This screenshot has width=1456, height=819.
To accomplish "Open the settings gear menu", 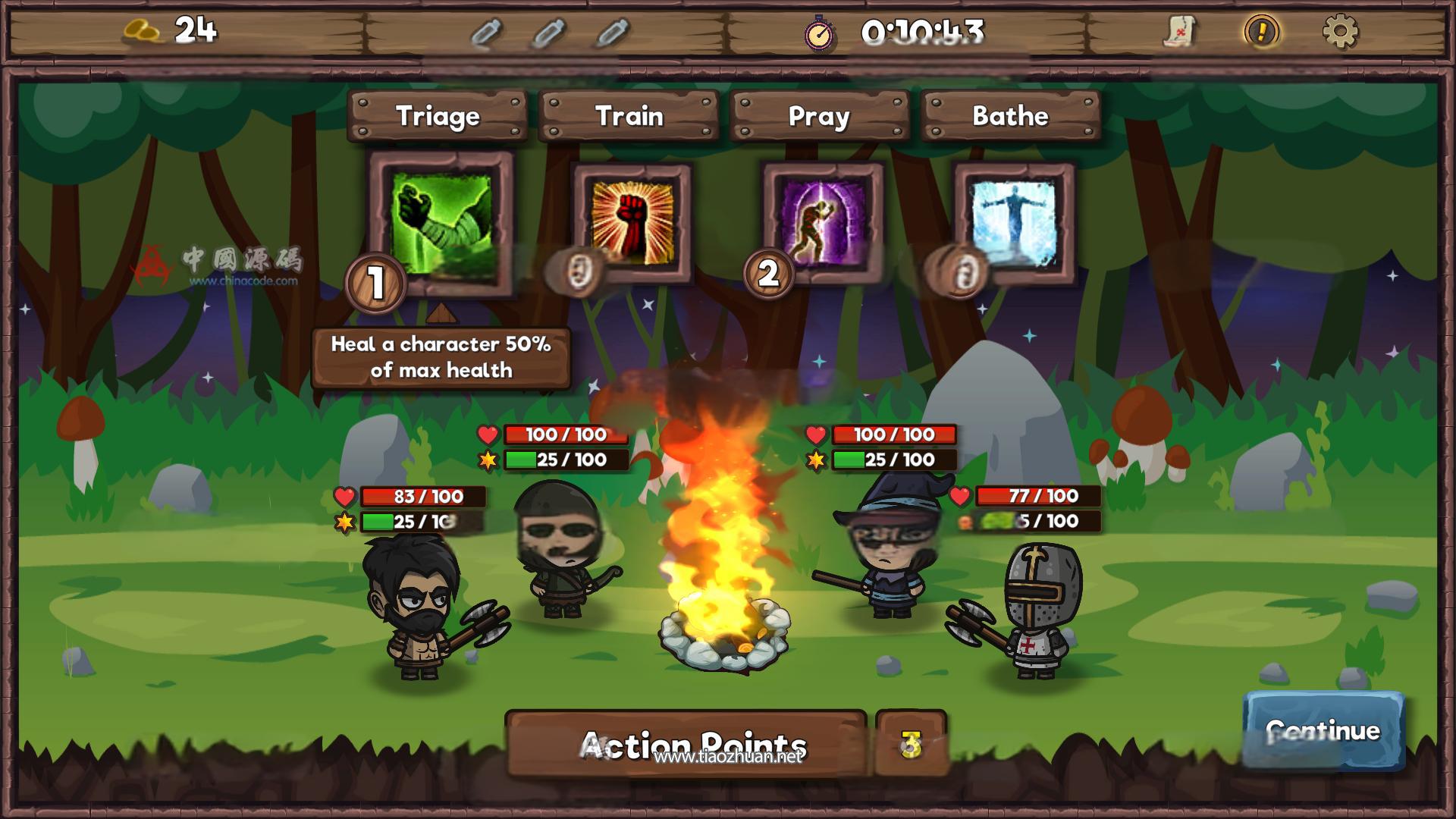I will tap(1340, 32).
